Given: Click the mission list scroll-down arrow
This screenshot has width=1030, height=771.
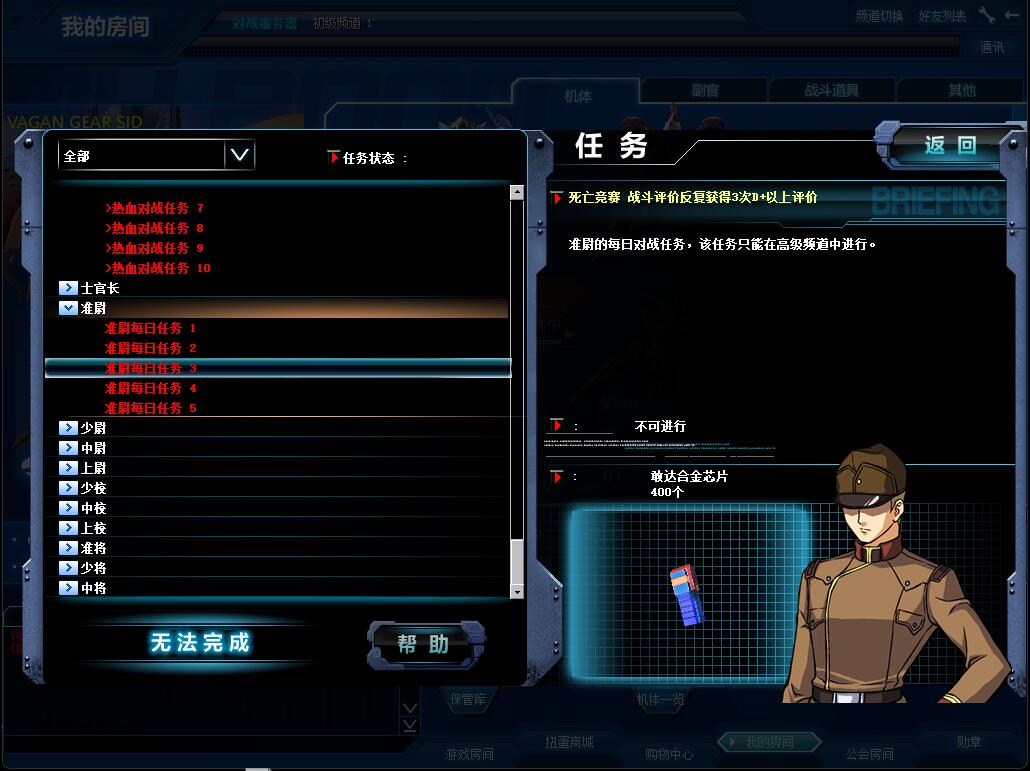Looking at the screenshot, I should pos(517,592).
